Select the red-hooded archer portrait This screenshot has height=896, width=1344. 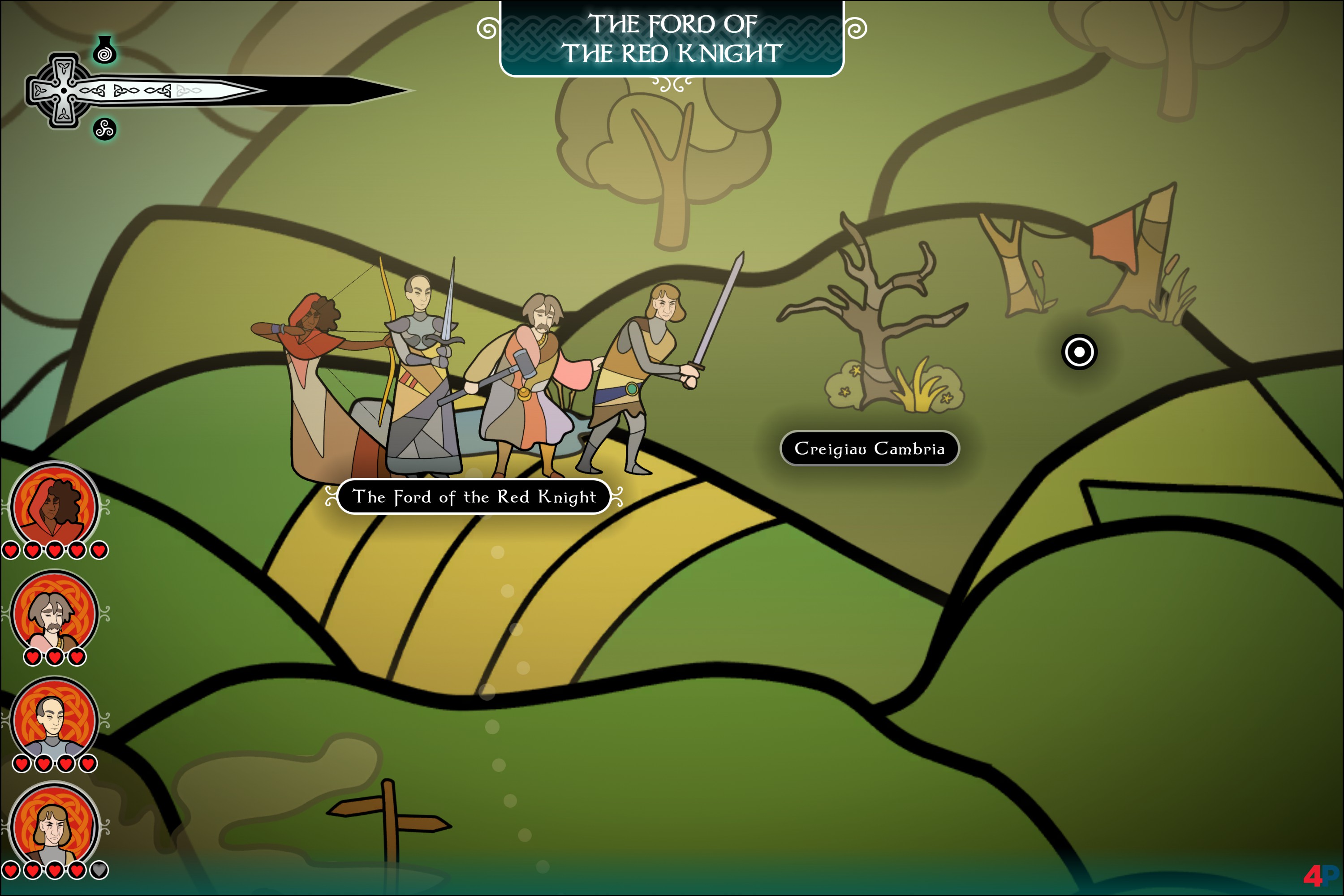pos(55,506)
